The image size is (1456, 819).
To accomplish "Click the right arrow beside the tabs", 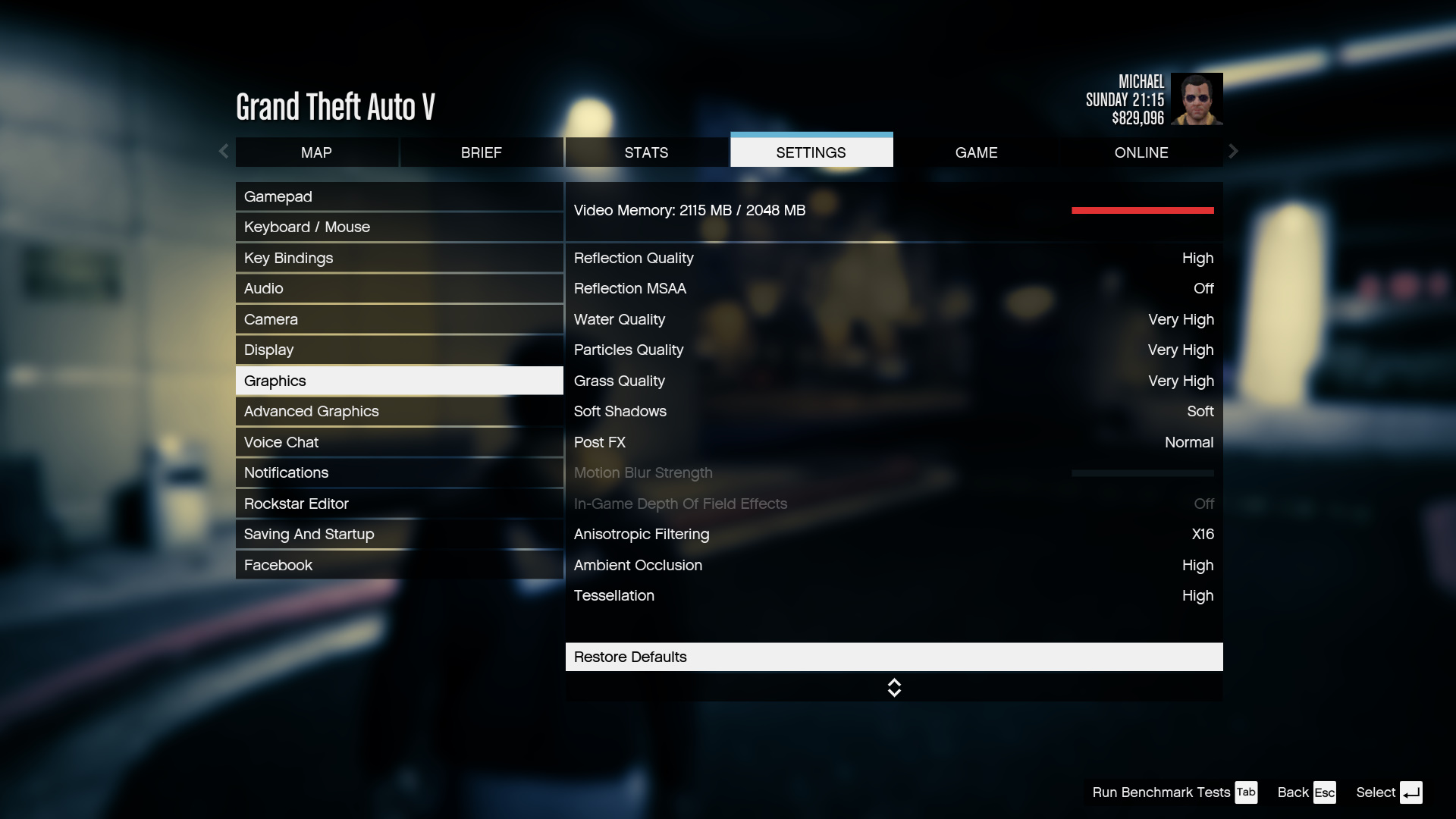I will (1233, 152).
